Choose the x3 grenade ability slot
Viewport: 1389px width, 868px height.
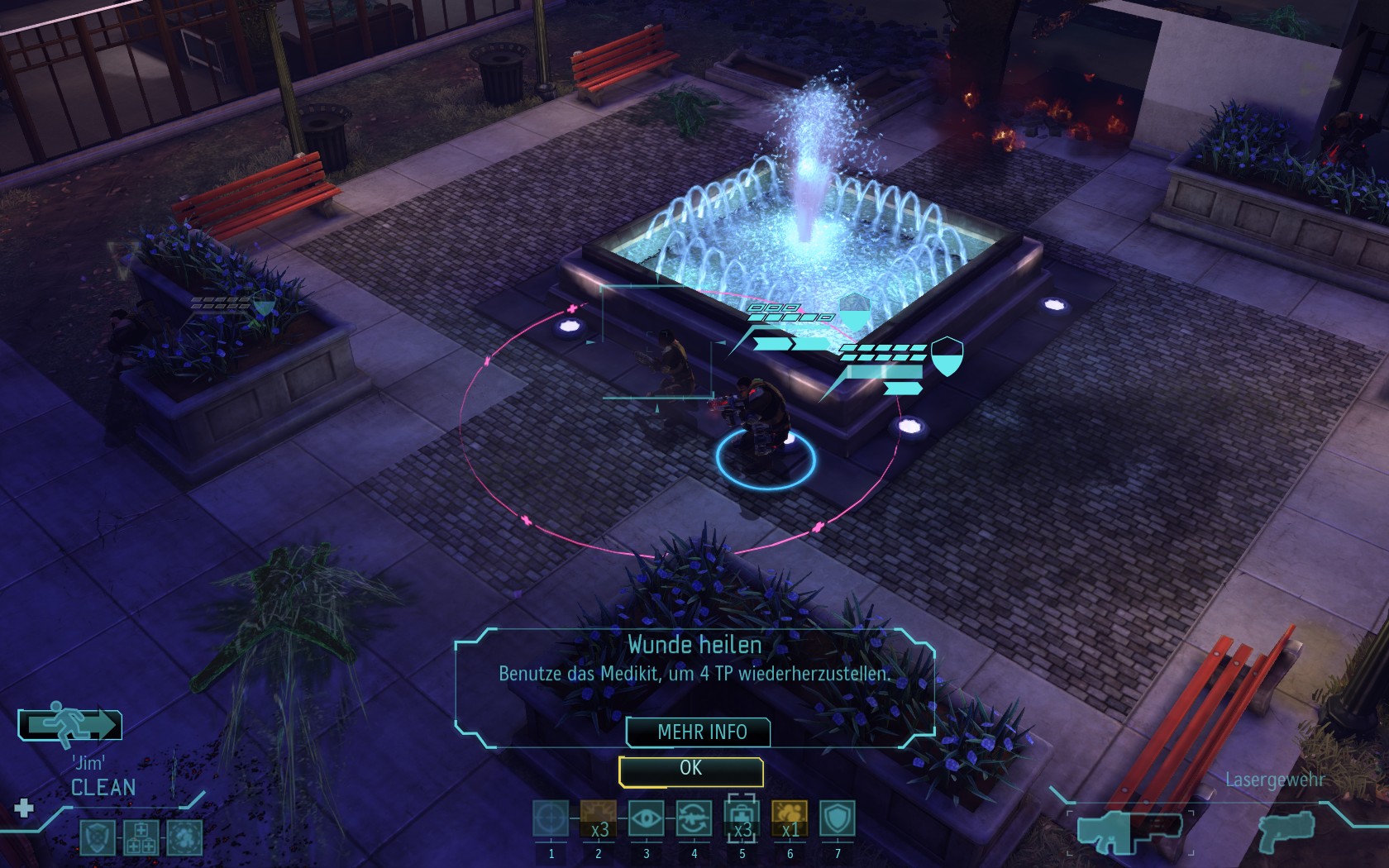click(598, 820)
